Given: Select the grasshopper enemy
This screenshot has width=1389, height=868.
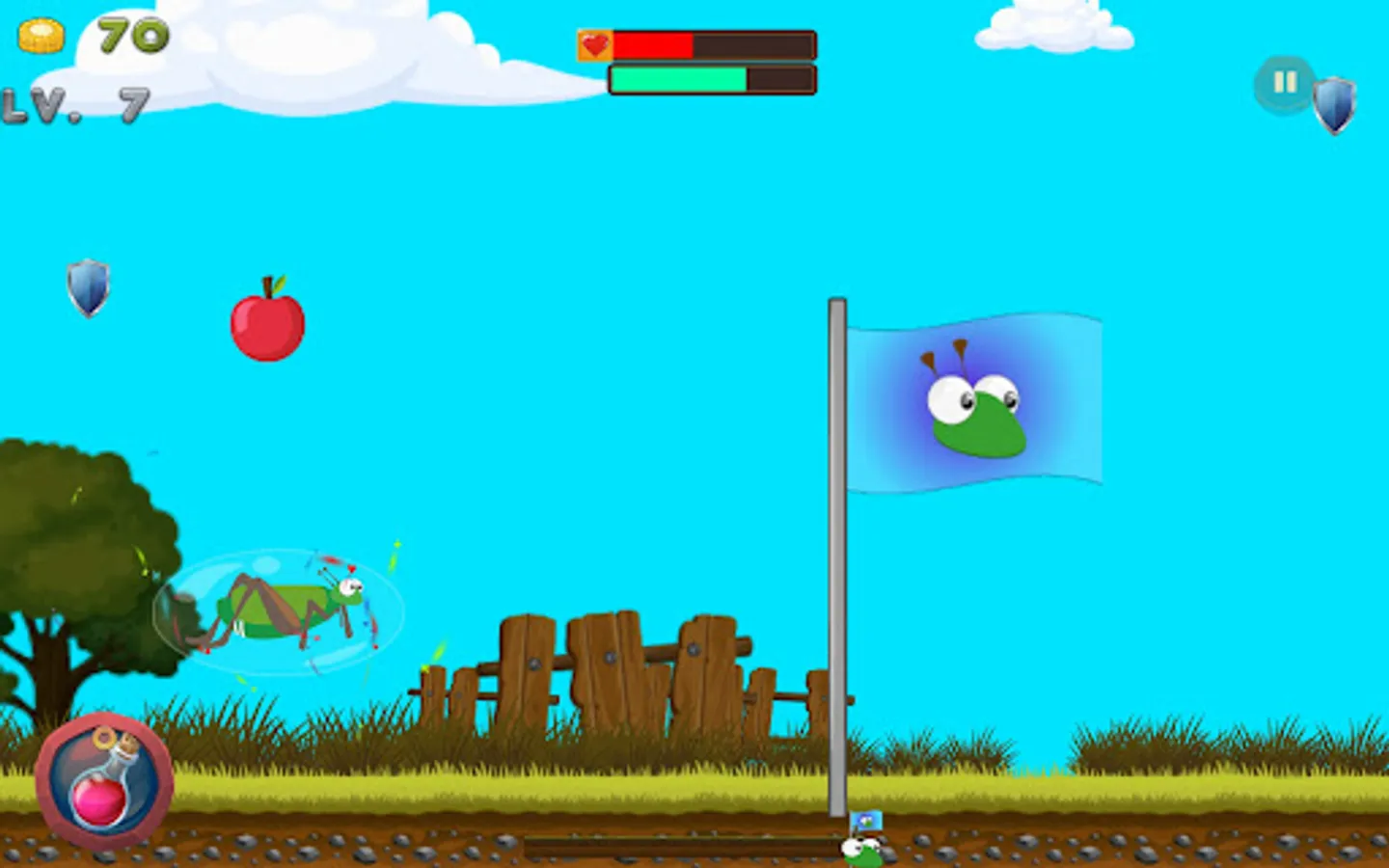Looking at the screenshot, I should click(x=280, y=608).
